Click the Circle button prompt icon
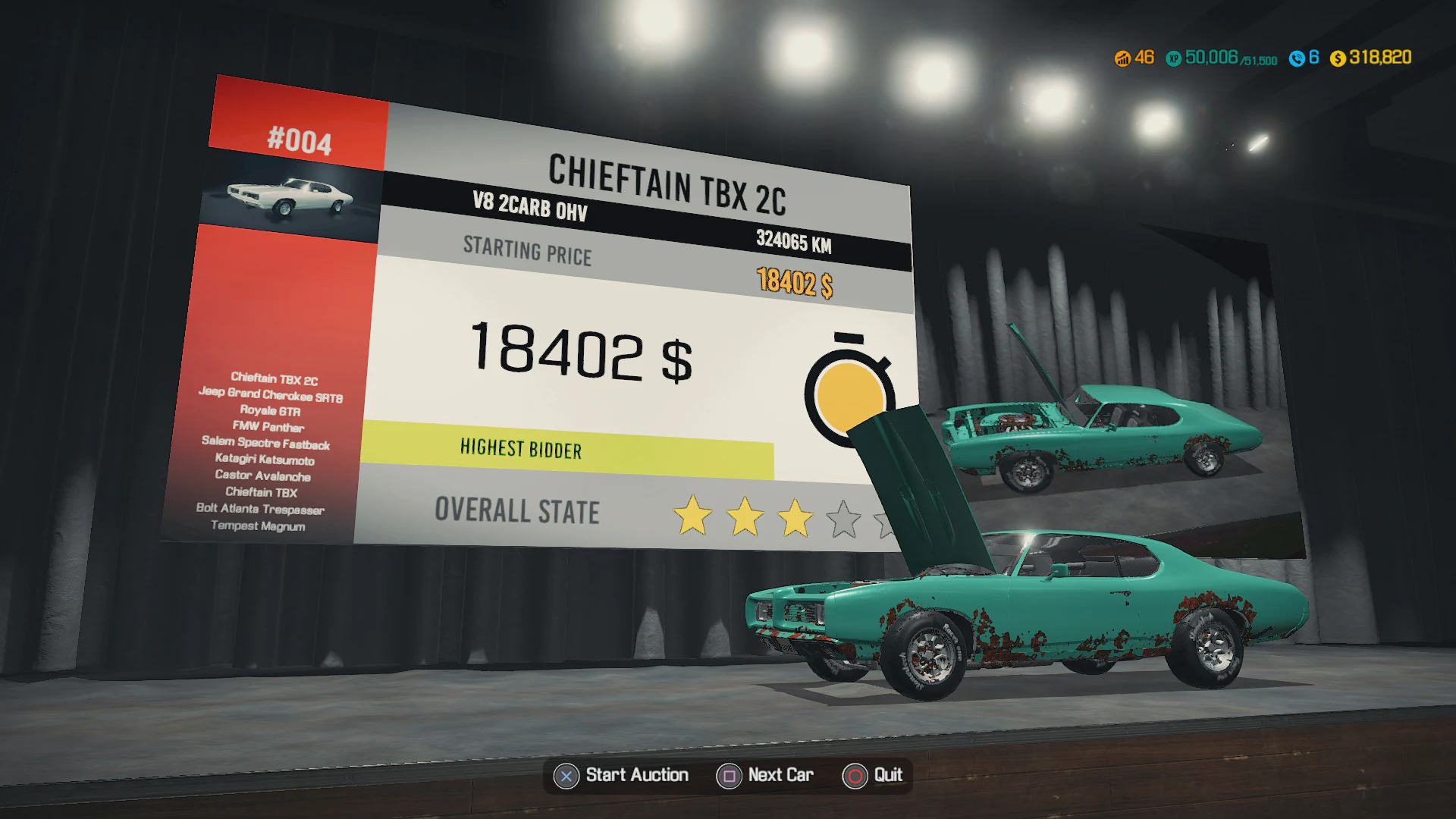1456x819 pixels. coord(855,776)
